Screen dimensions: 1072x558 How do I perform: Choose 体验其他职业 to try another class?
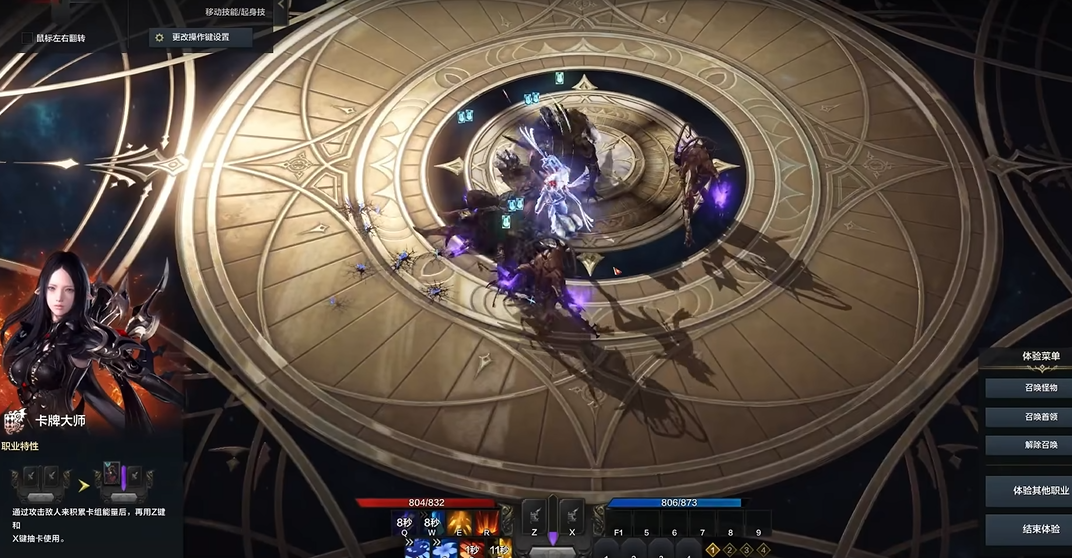pyautogui.click(x=1027, y=491)
